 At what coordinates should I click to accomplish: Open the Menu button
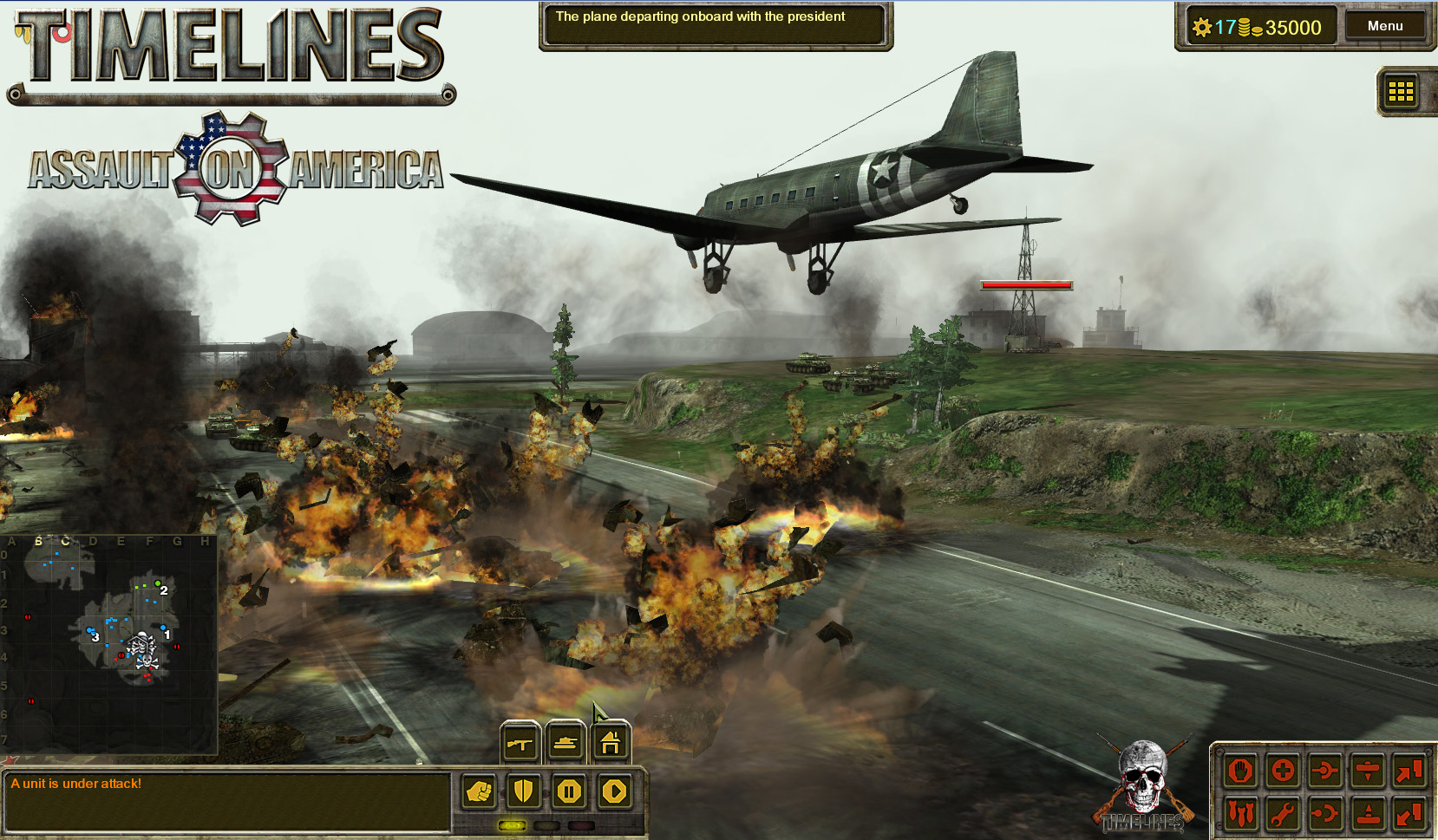(1386, 25)
